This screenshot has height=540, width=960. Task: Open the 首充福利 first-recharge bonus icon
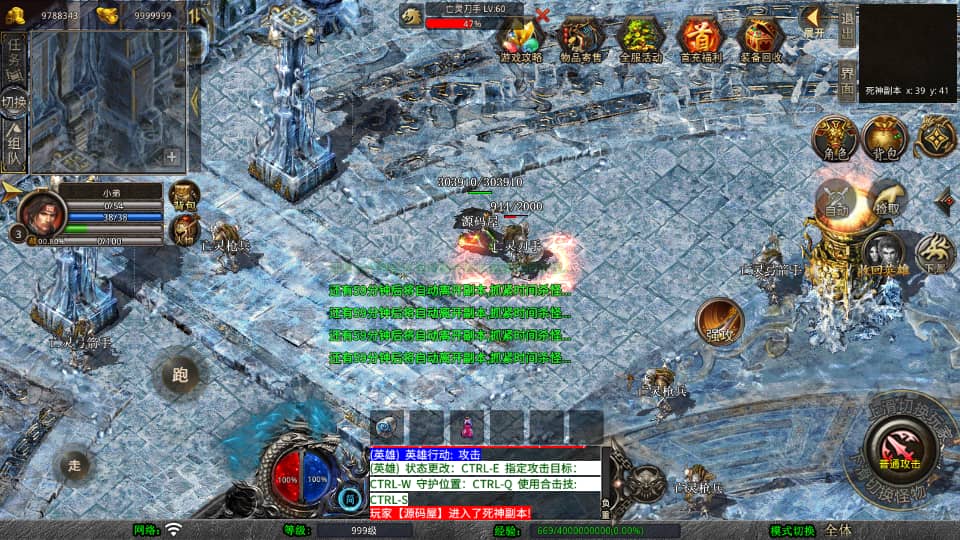click(x=700, y=37)
